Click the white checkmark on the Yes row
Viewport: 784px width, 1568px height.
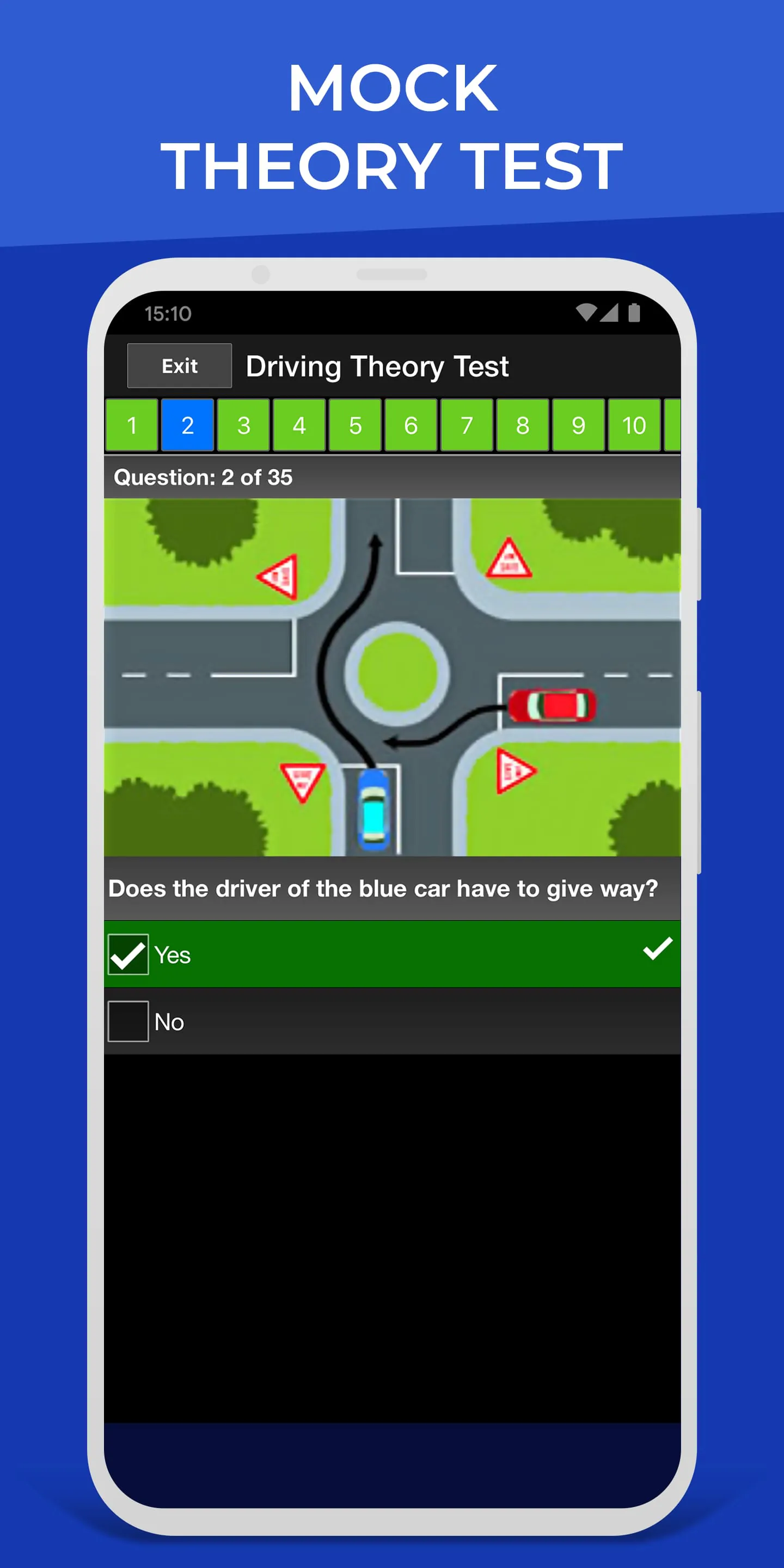(x=656, y=954)
